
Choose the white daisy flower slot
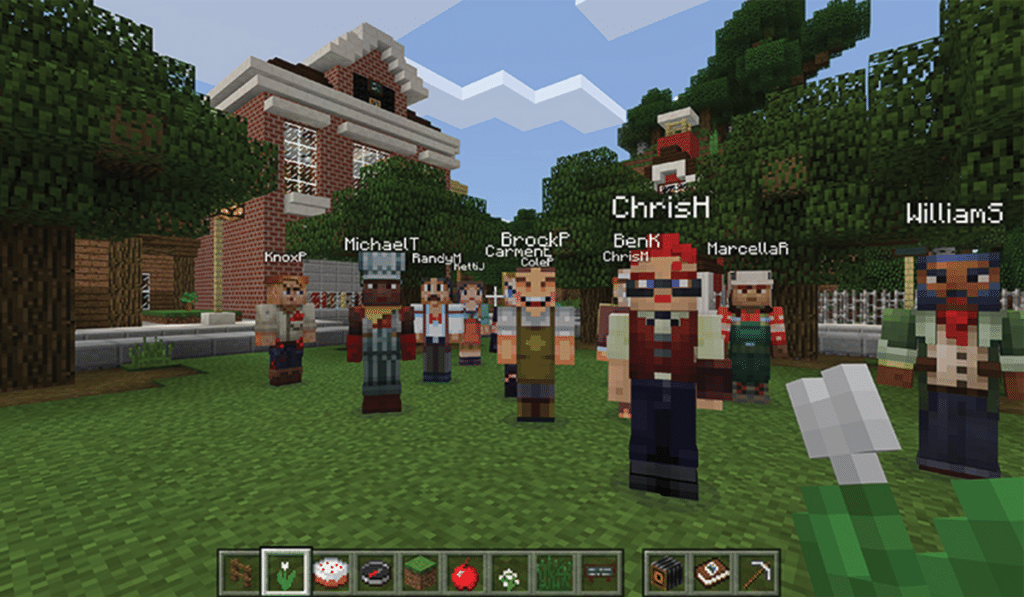[509, 572]
